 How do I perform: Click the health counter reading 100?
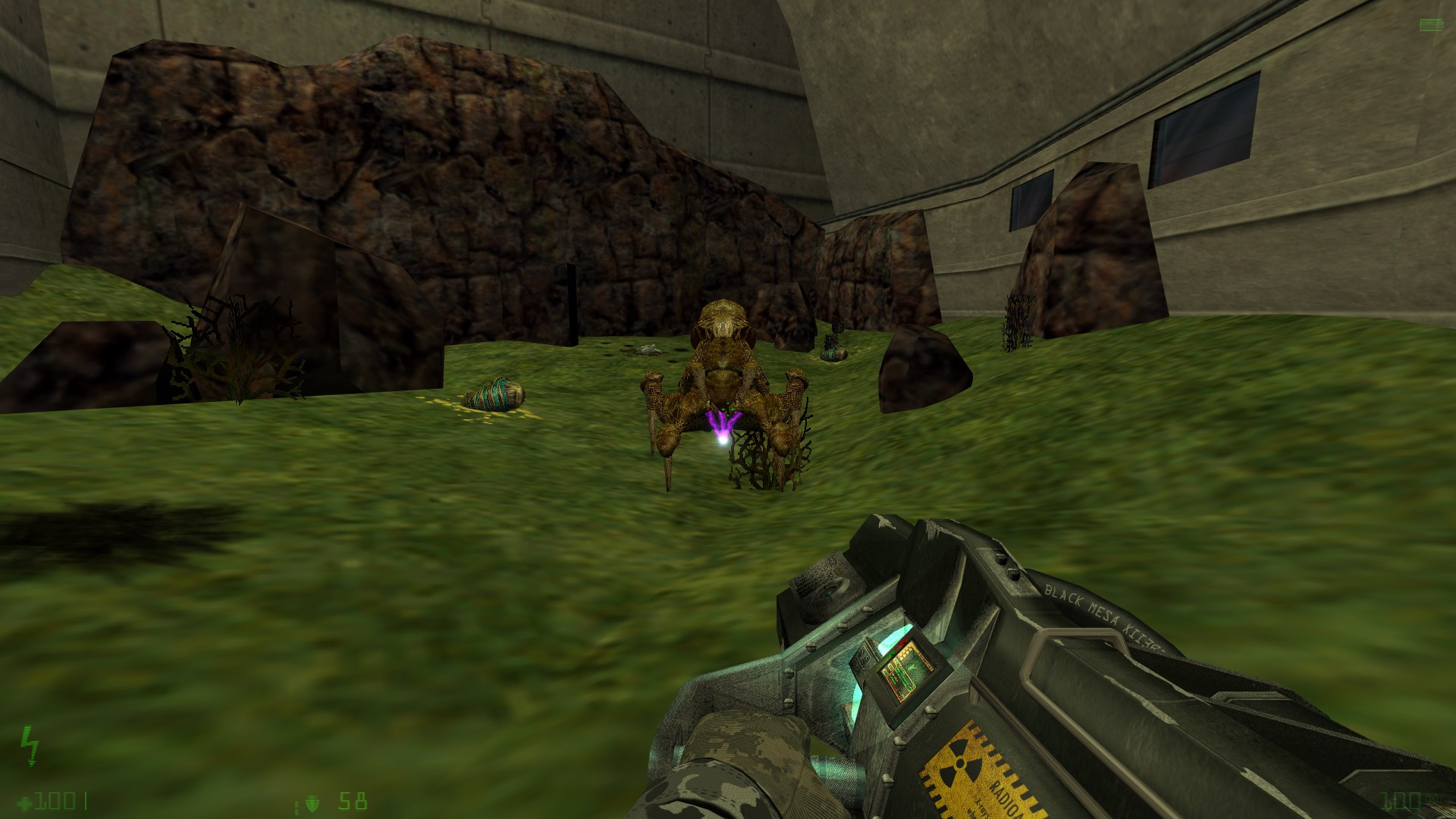point(57,802)
